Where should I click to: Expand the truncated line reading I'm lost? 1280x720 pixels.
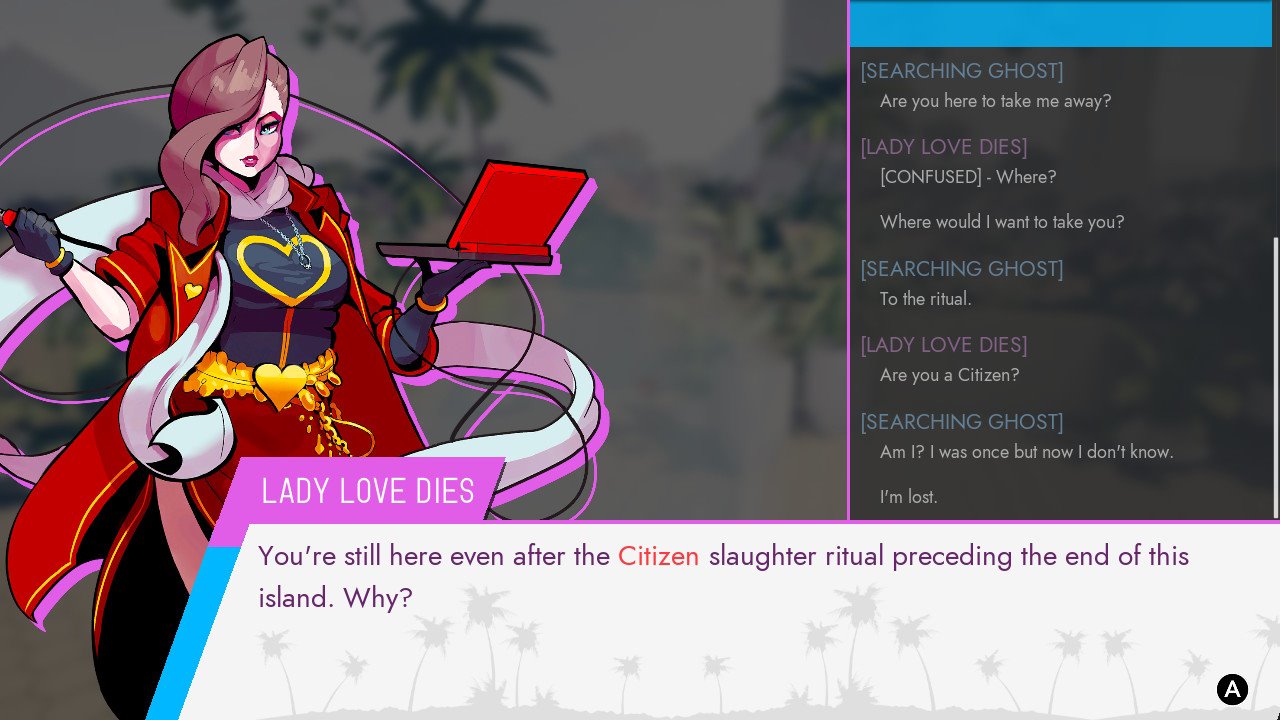tap(908, 496)
